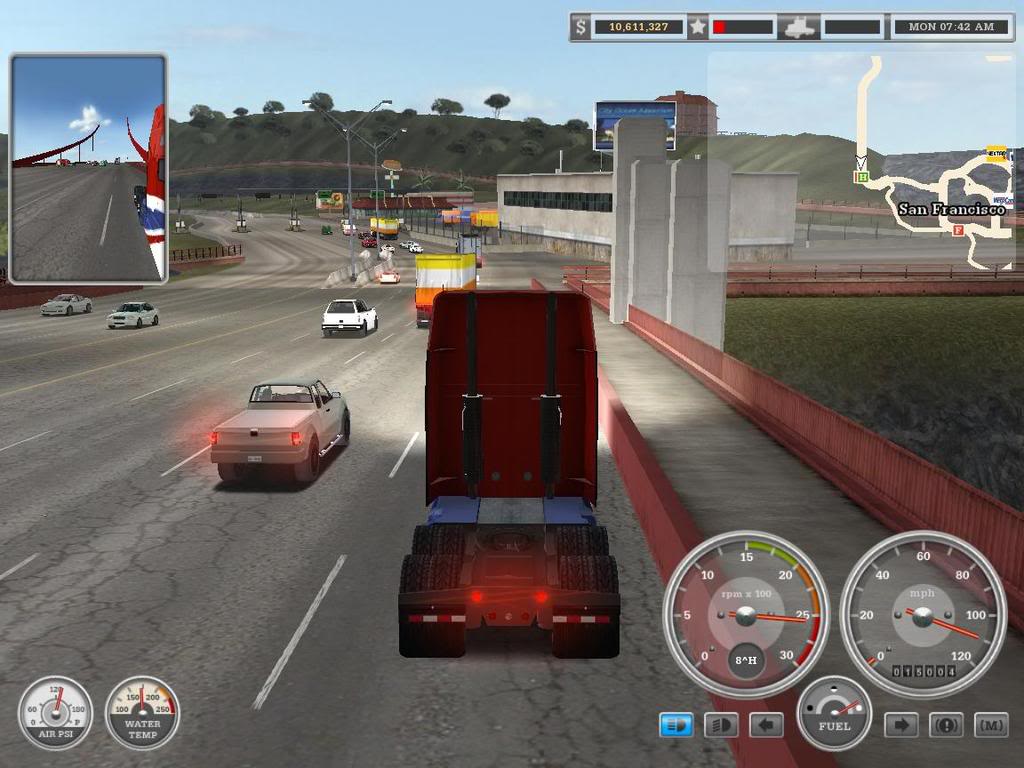
Task: Toggle the blue low-beam headlights button
Action: tap(676, 724)
